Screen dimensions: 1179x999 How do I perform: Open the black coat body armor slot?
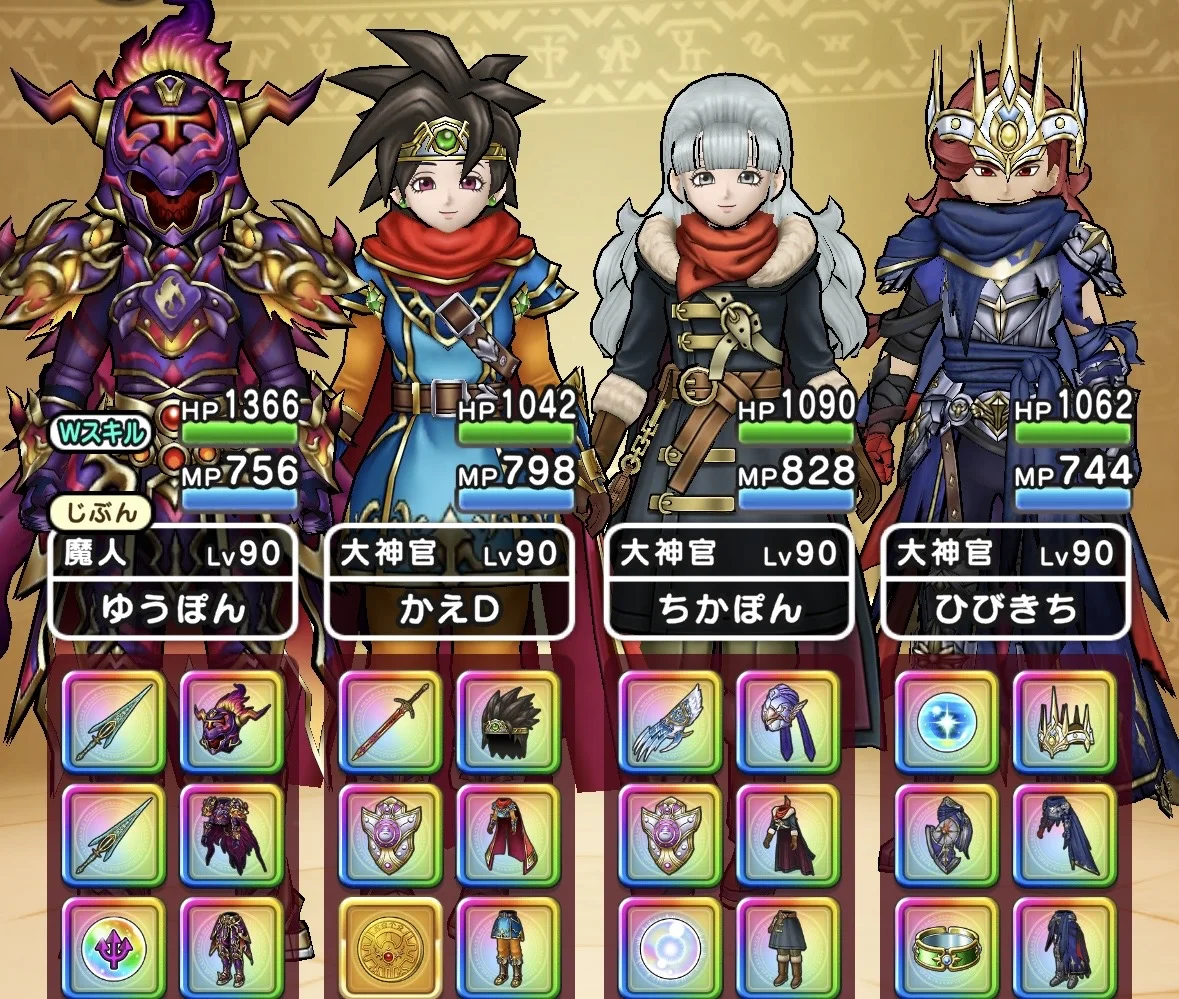pos(787,835)
